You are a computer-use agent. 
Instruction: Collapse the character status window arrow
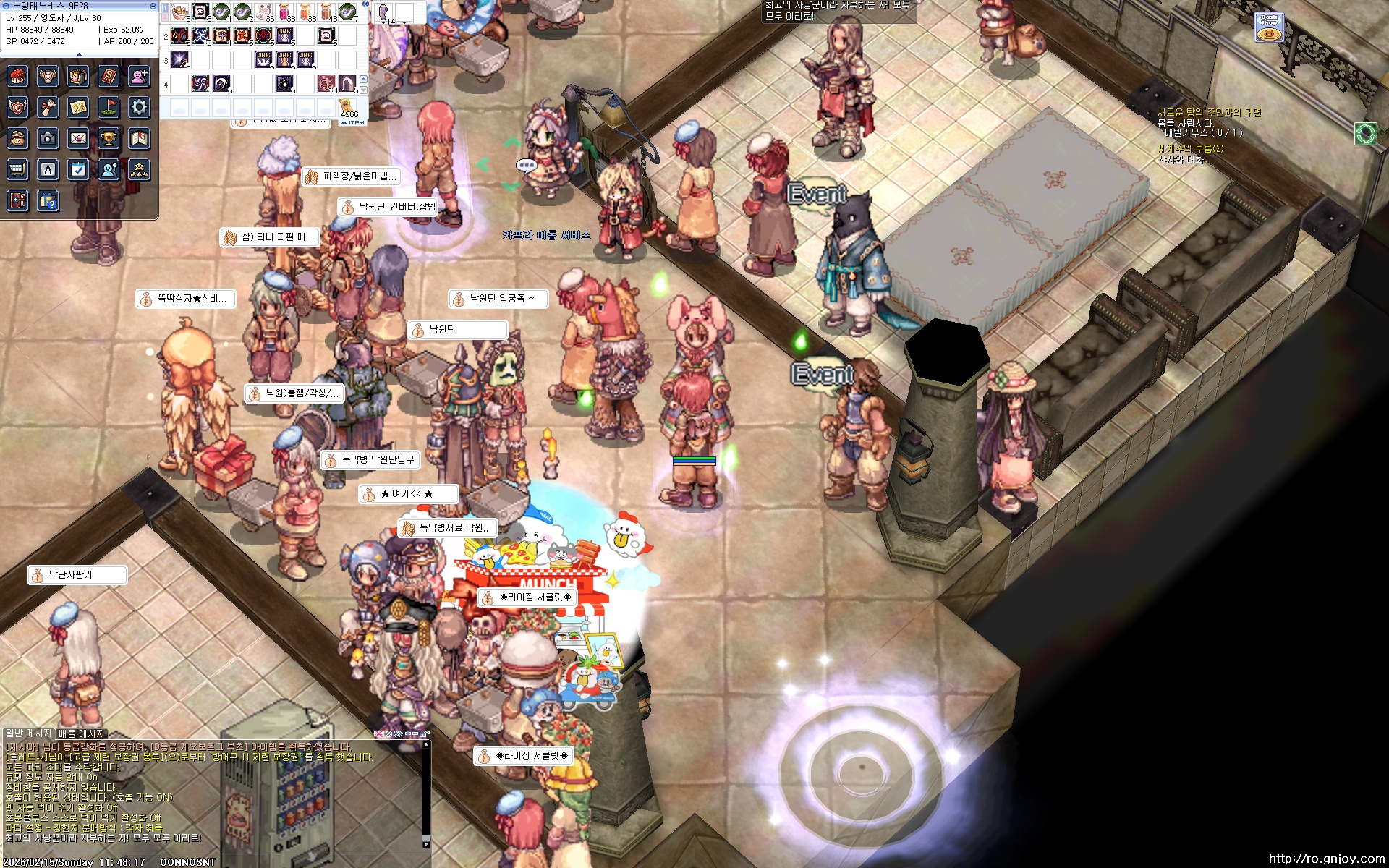pos(79,54)
